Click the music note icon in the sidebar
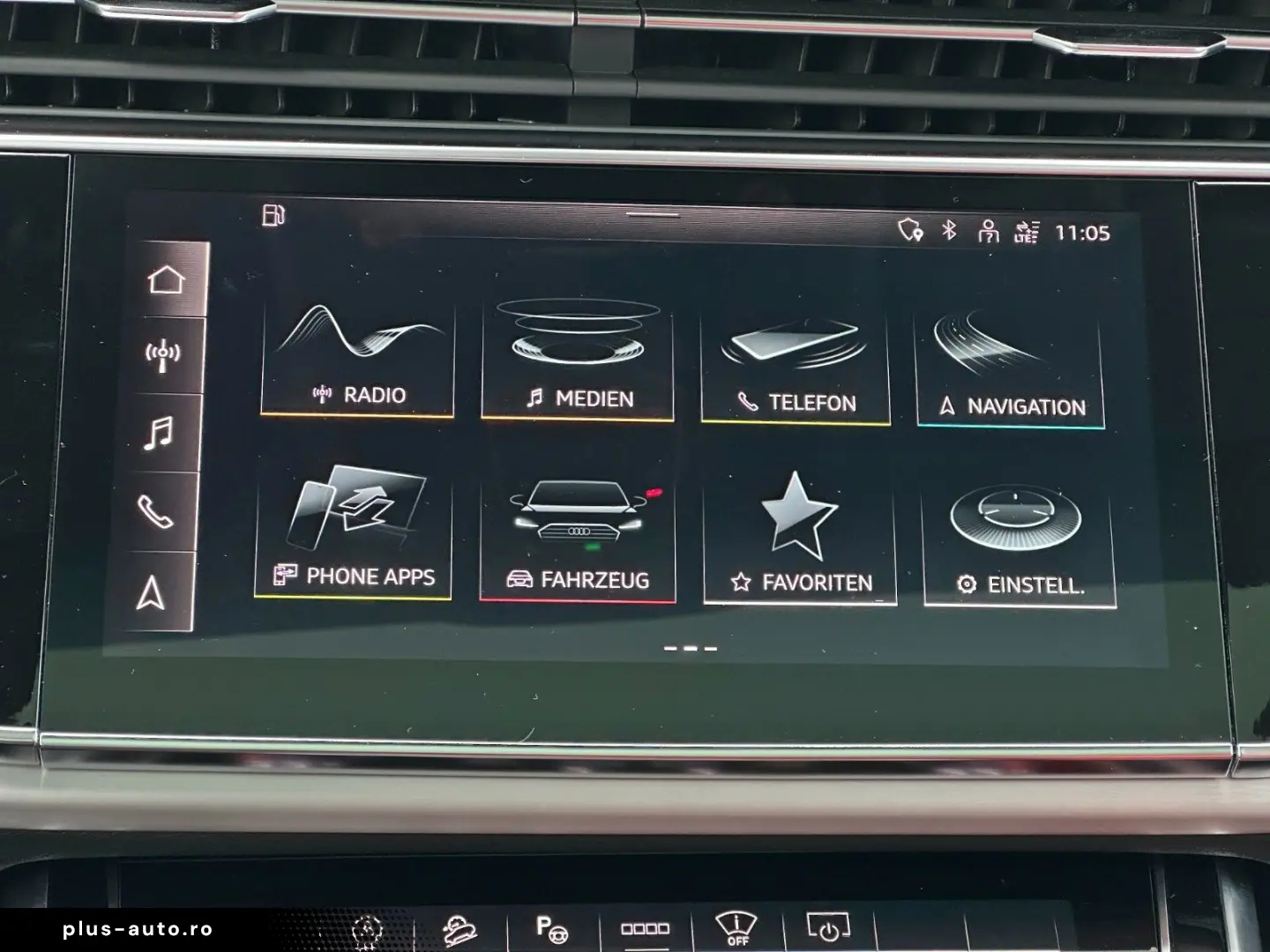 (159, 433)
